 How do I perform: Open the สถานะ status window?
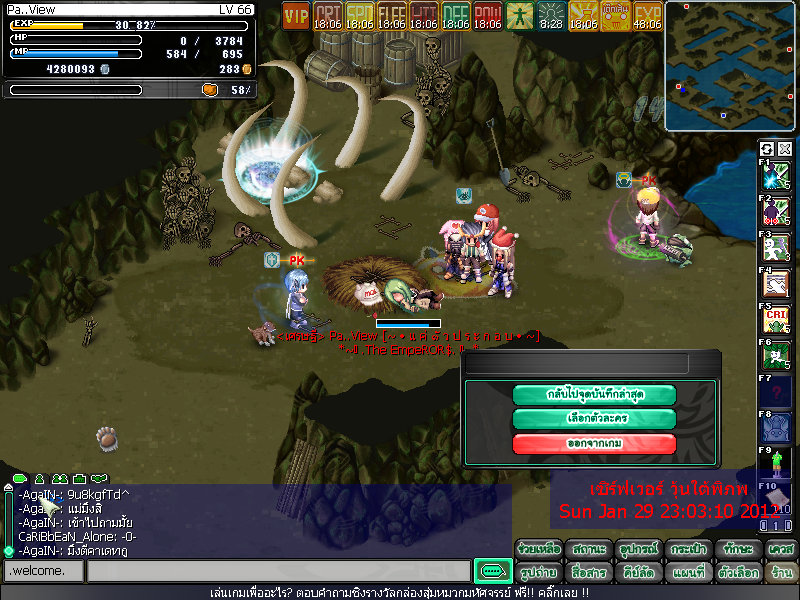click(x=588, y=549)
